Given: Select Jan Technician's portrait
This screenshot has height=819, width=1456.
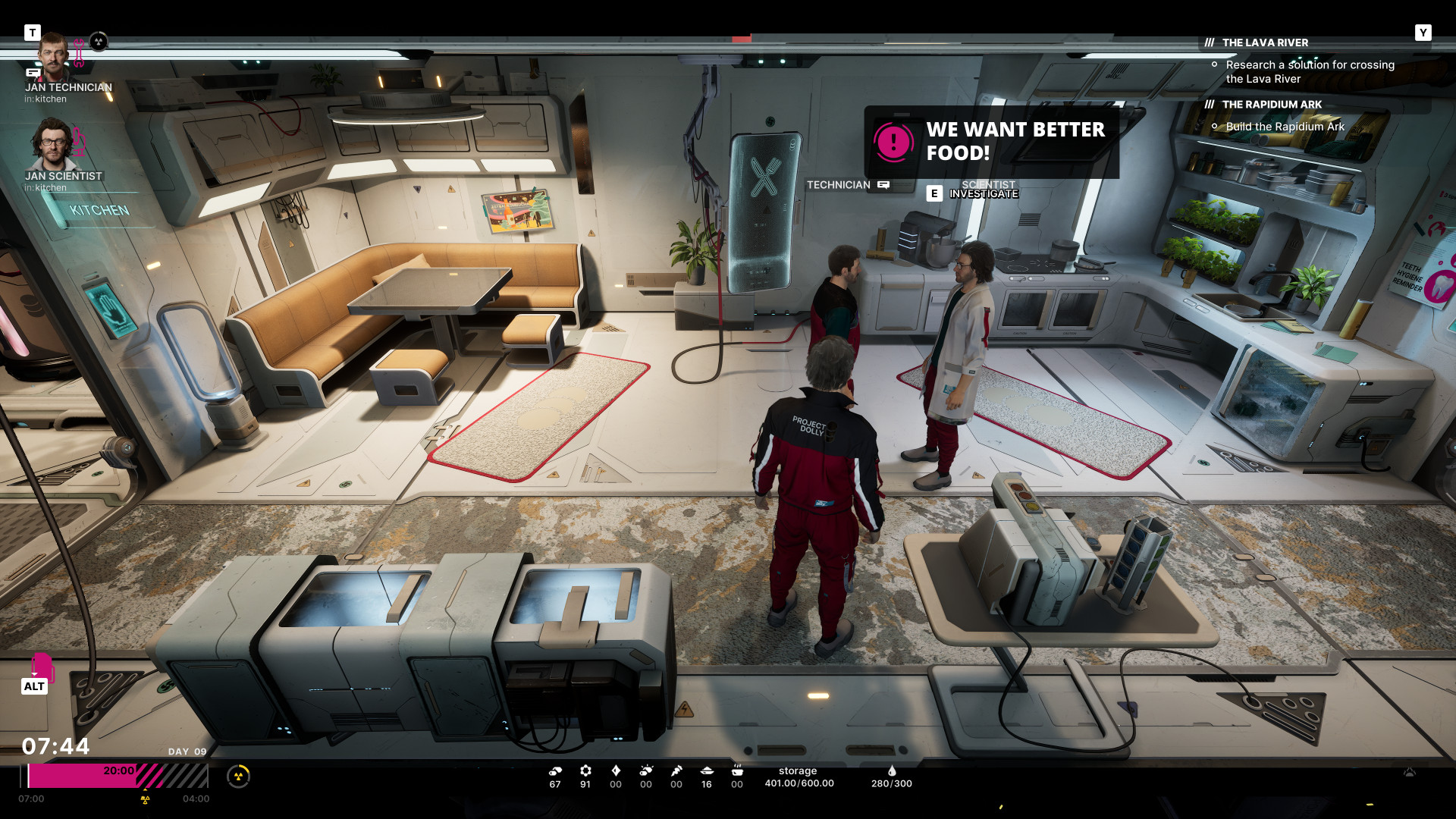Looking at the screenshot, I should (x=54, y=55).
